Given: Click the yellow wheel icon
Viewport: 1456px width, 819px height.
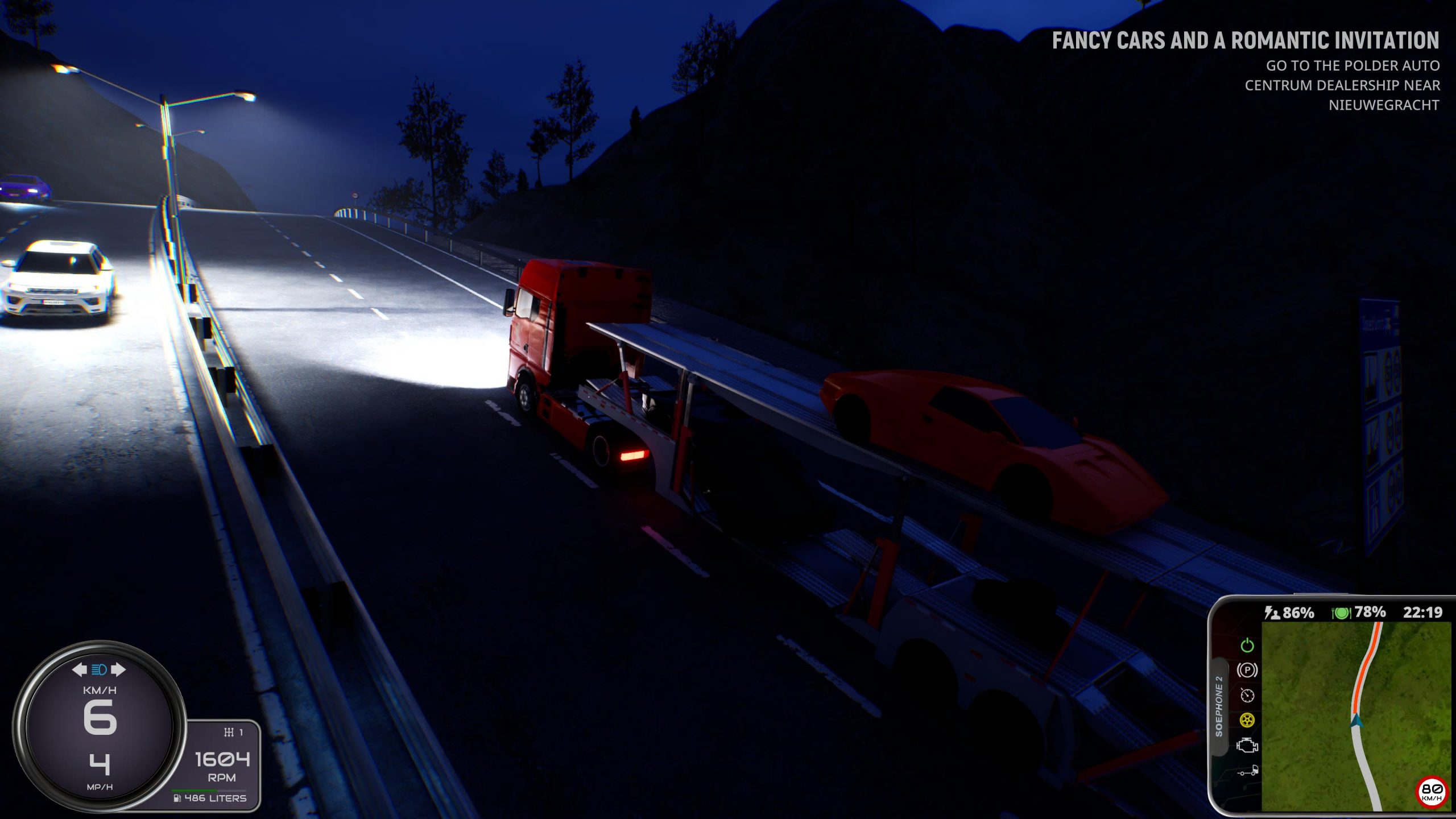Looking at the screenshot, I should pos(1247,721).
